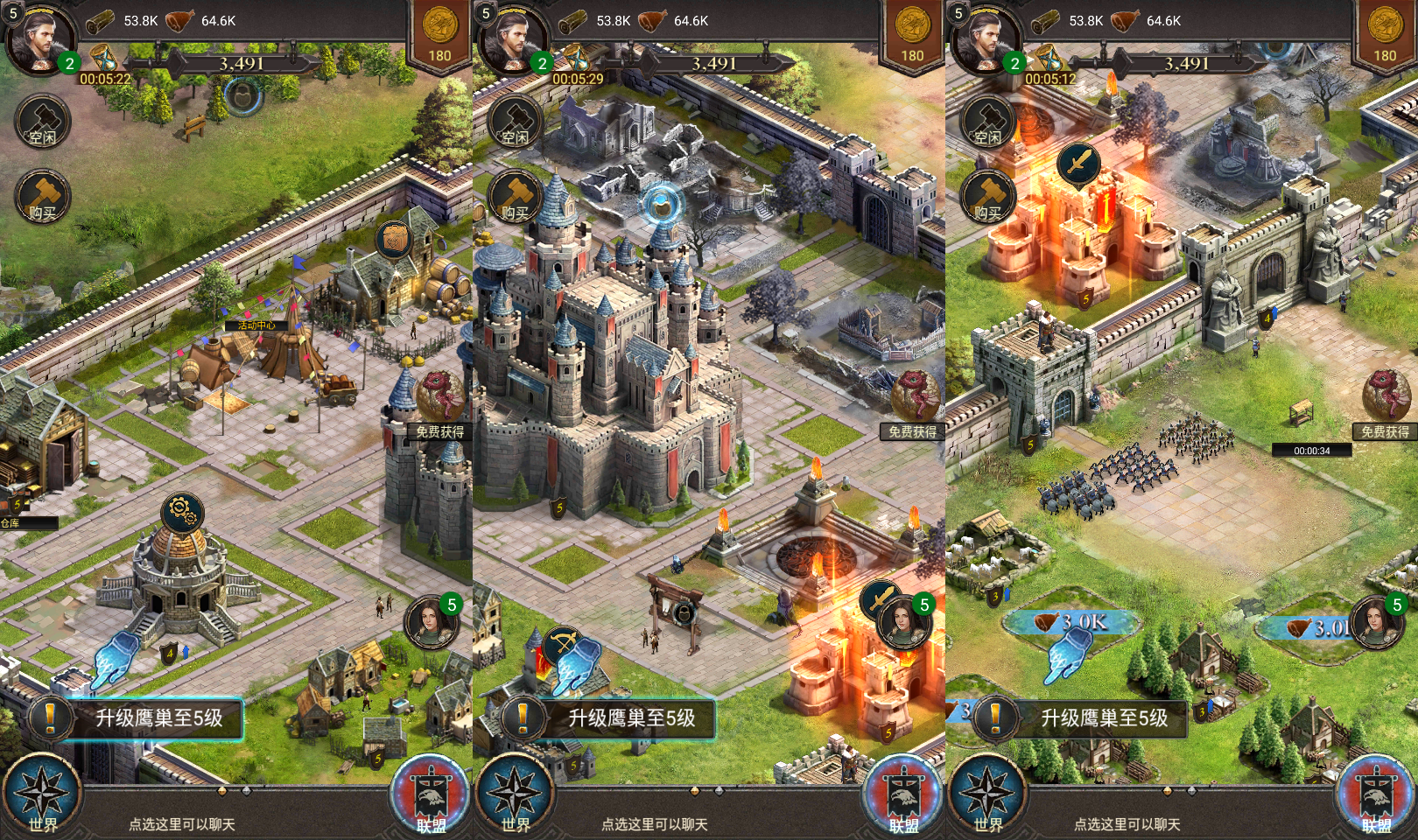Viewport: 1418px width, 840px height.
Task: Tap the padlock ring icon near the bench
Action: 242,94
